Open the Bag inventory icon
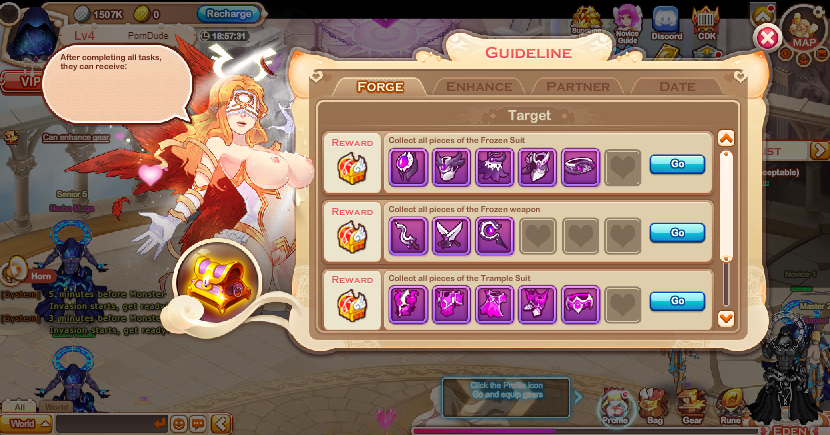This screenshot has width=830, height=435. click(x=654, y=407)
